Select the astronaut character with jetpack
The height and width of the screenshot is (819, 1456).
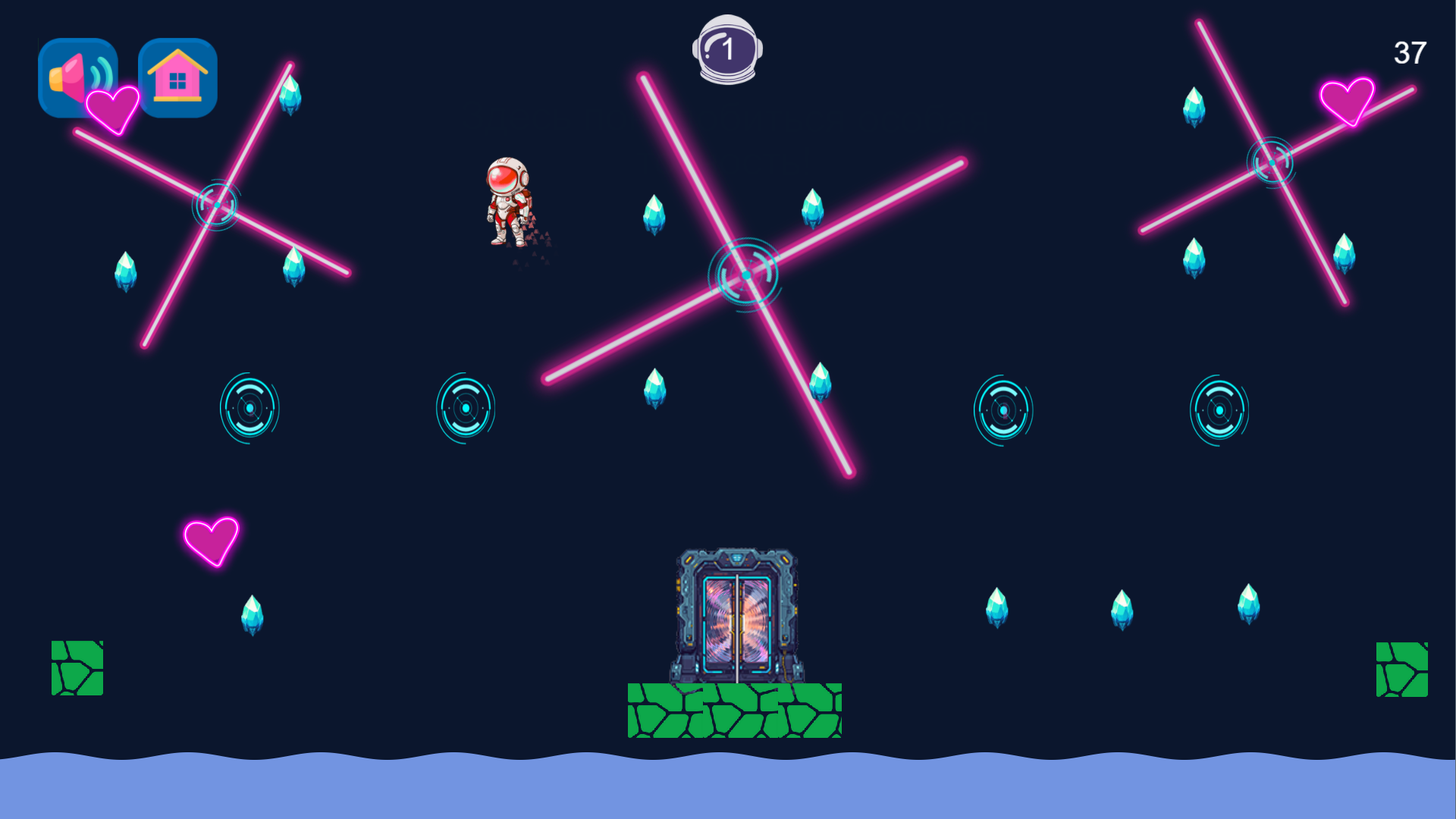click(x=510, y=201)
